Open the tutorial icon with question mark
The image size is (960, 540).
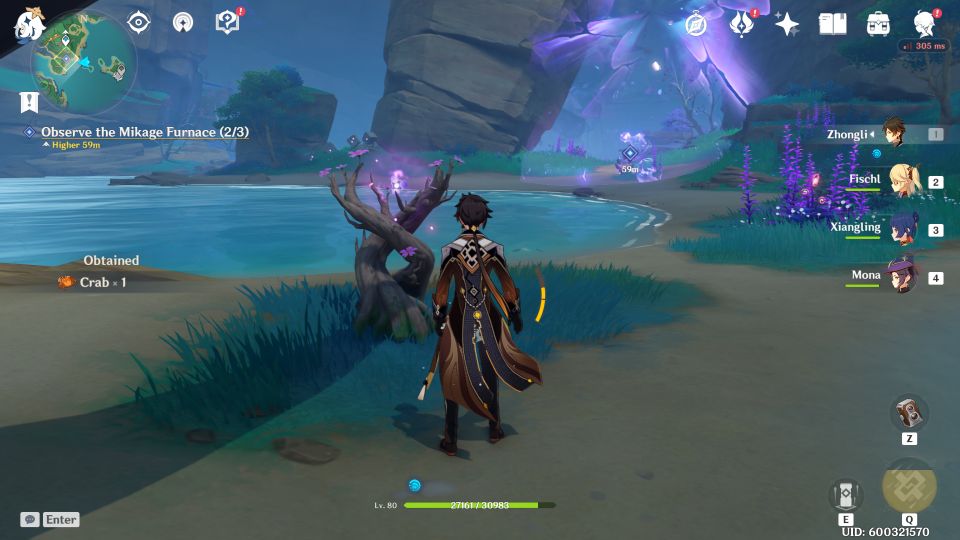(x=227, y=22)
